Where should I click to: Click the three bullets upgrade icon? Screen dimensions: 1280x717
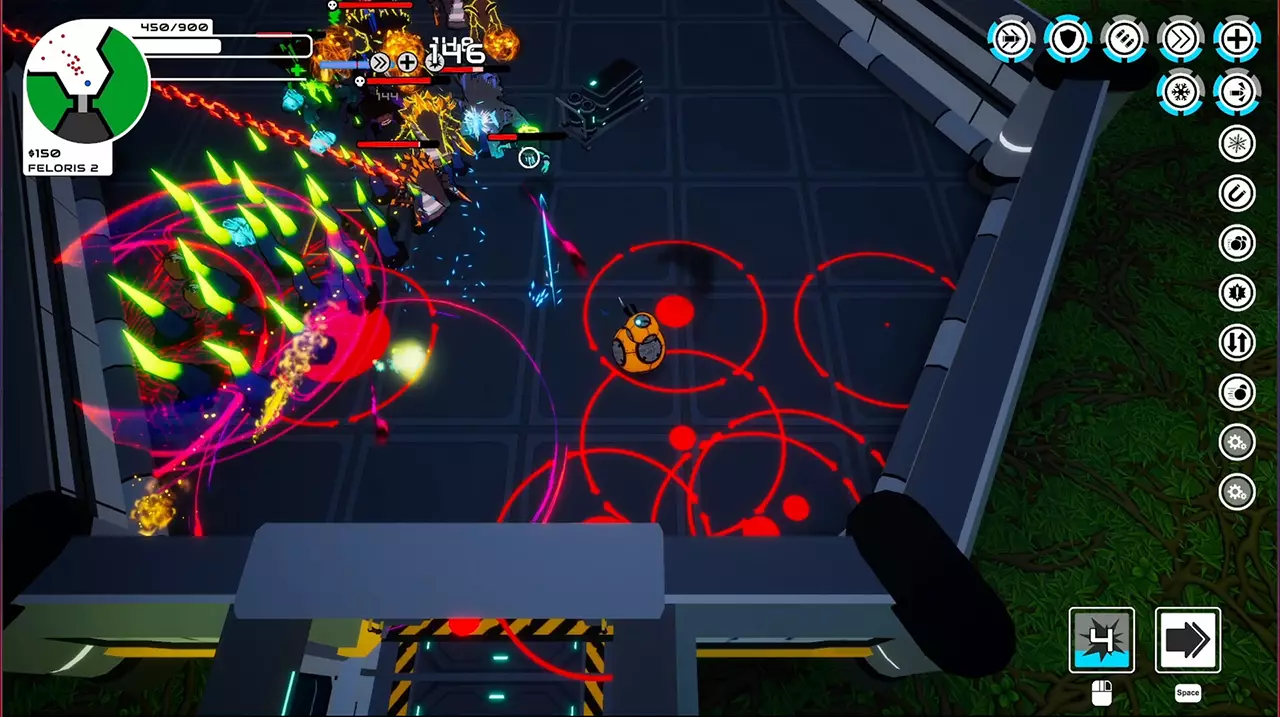click(x=1124, y=39)
